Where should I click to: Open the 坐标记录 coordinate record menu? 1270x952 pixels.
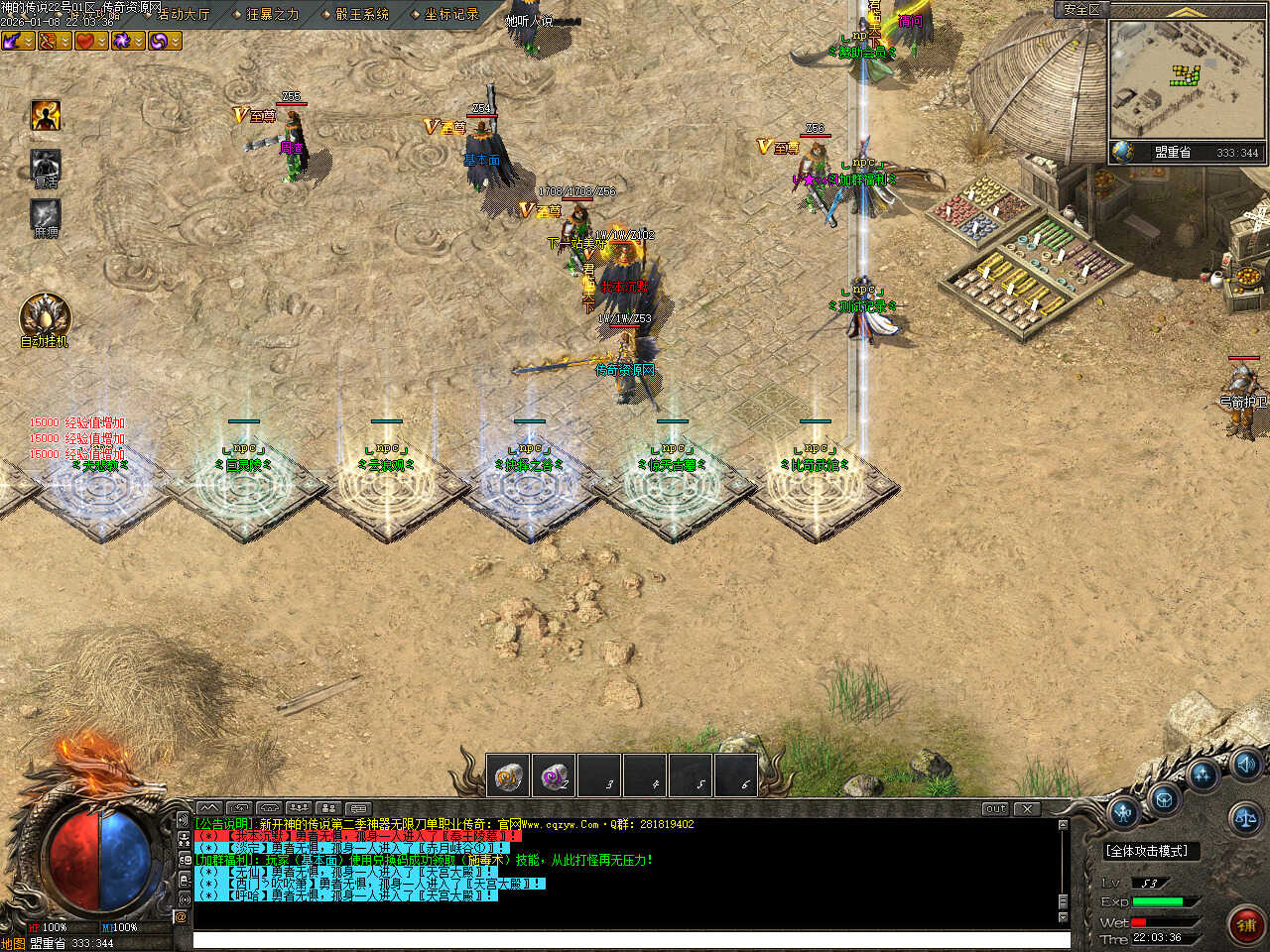450,14
